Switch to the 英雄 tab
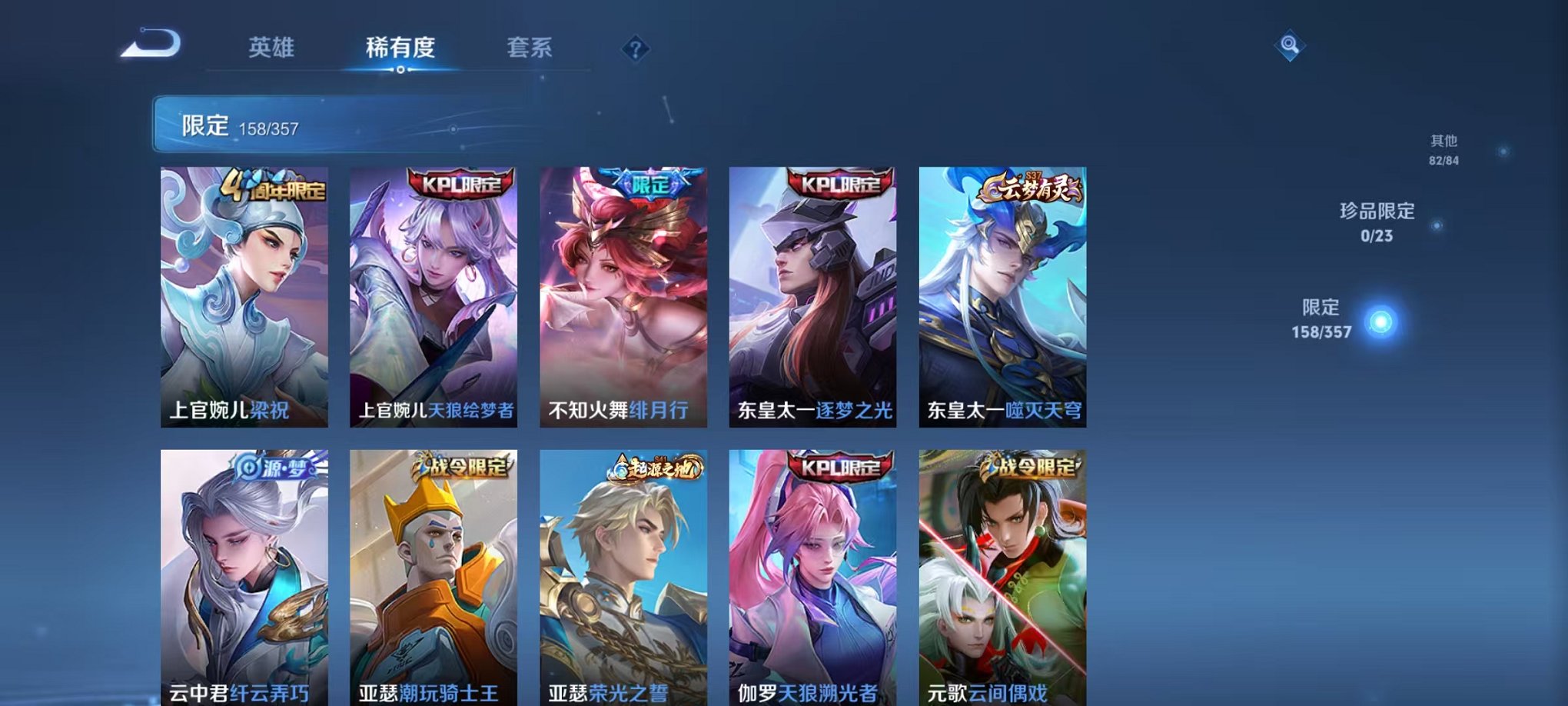 pyautogui.click(x=270, y=48)
